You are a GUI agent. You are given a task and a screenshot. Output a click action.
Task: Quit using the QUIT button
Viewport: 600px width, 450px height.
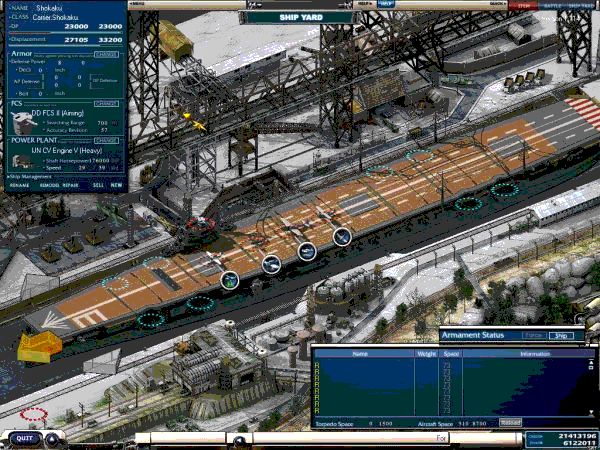point(26,438)
